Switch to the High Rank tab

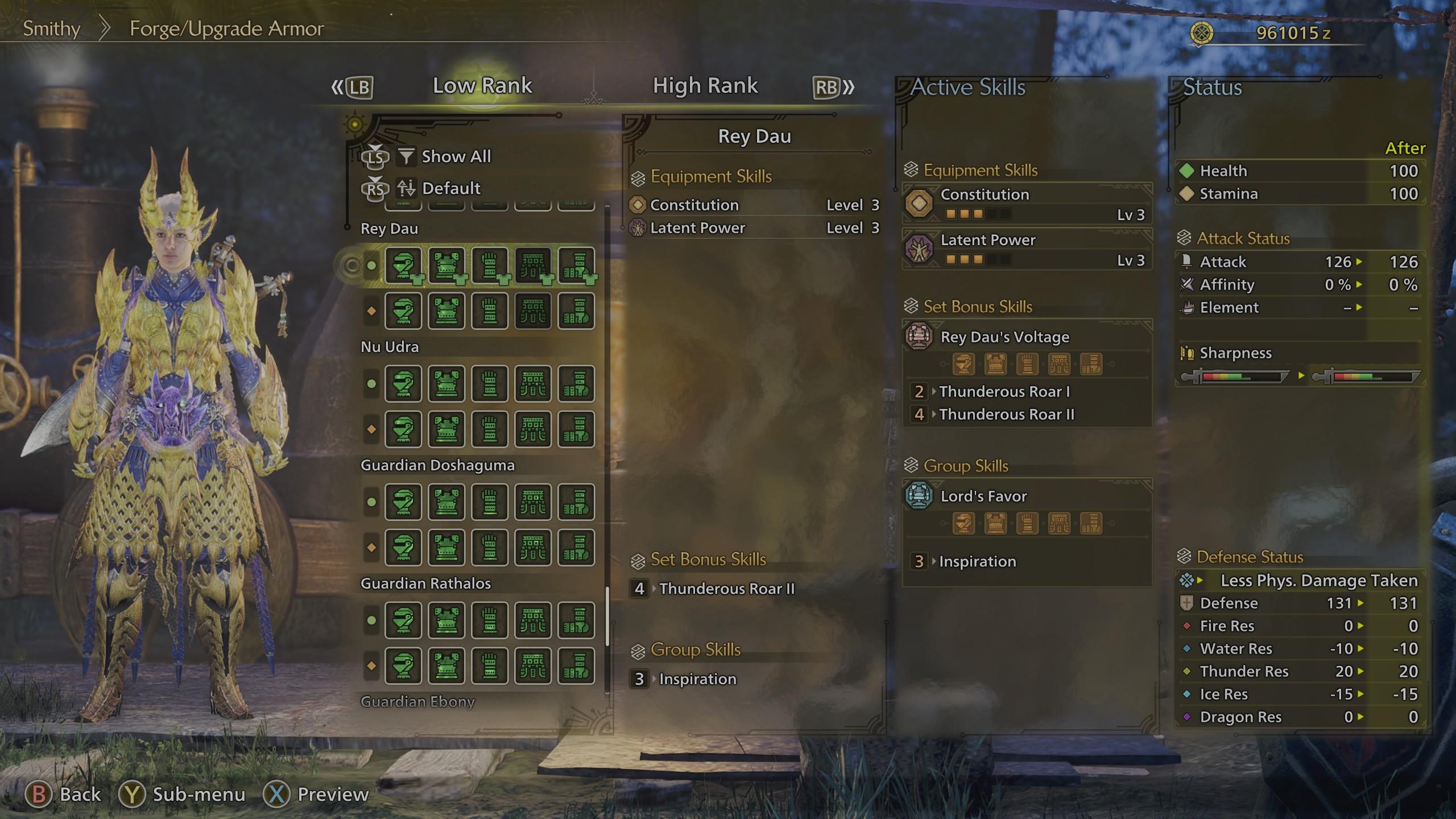point(705,85)
